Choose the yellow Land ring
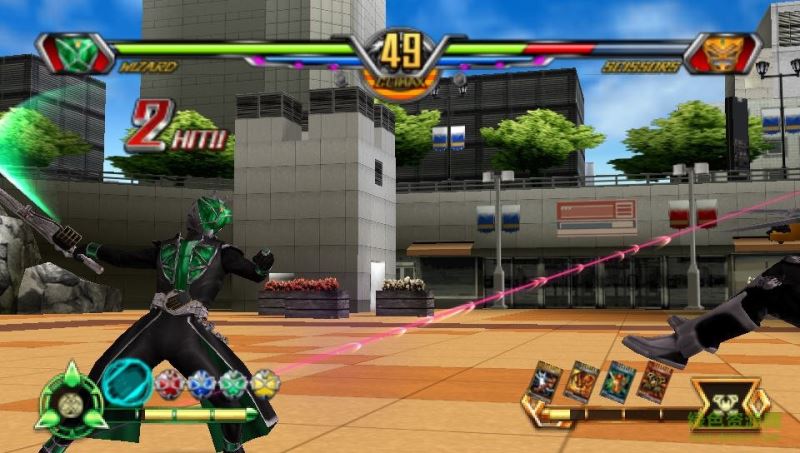The image size is (800, 453). coord(265,383)
